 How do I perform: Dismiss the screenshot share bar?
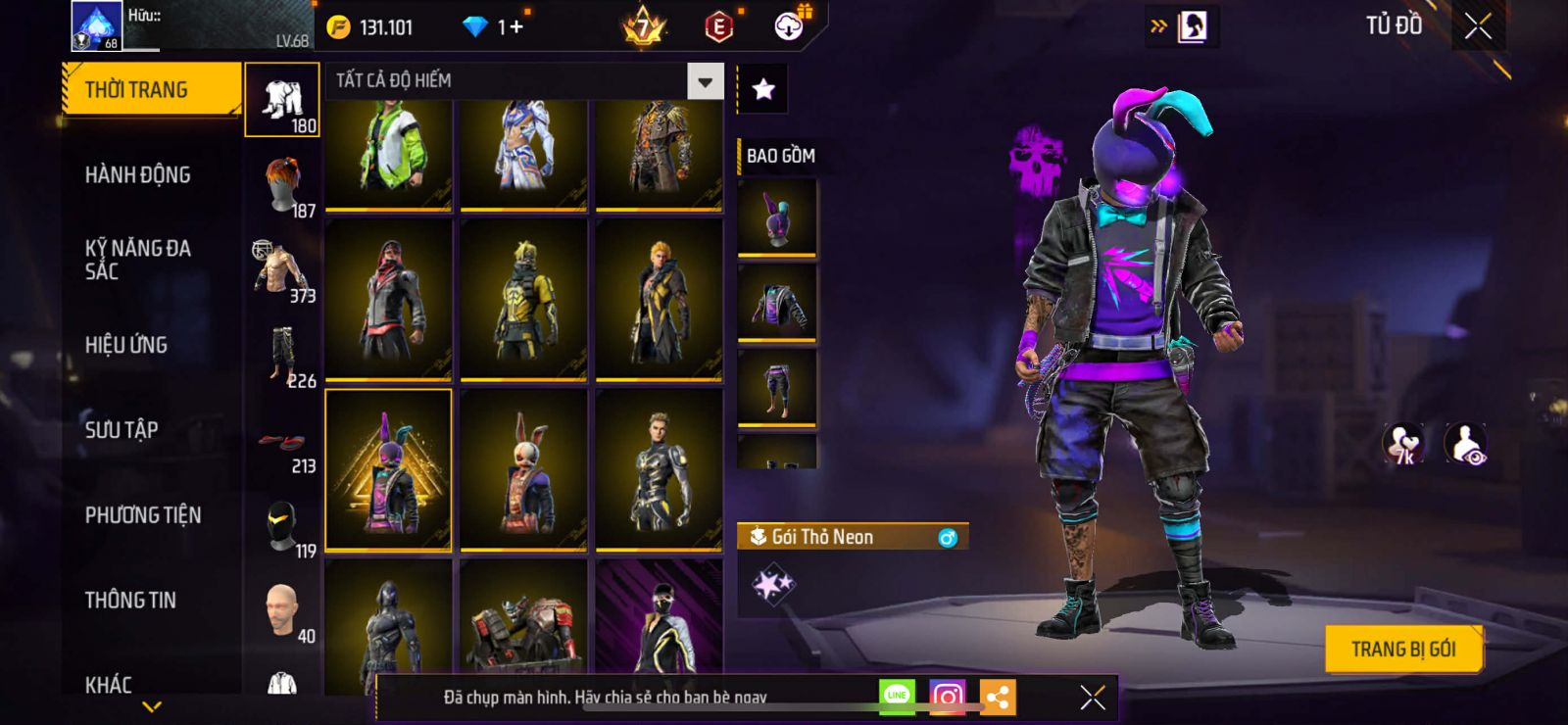pyautogui.click(x=1092, y=697)
